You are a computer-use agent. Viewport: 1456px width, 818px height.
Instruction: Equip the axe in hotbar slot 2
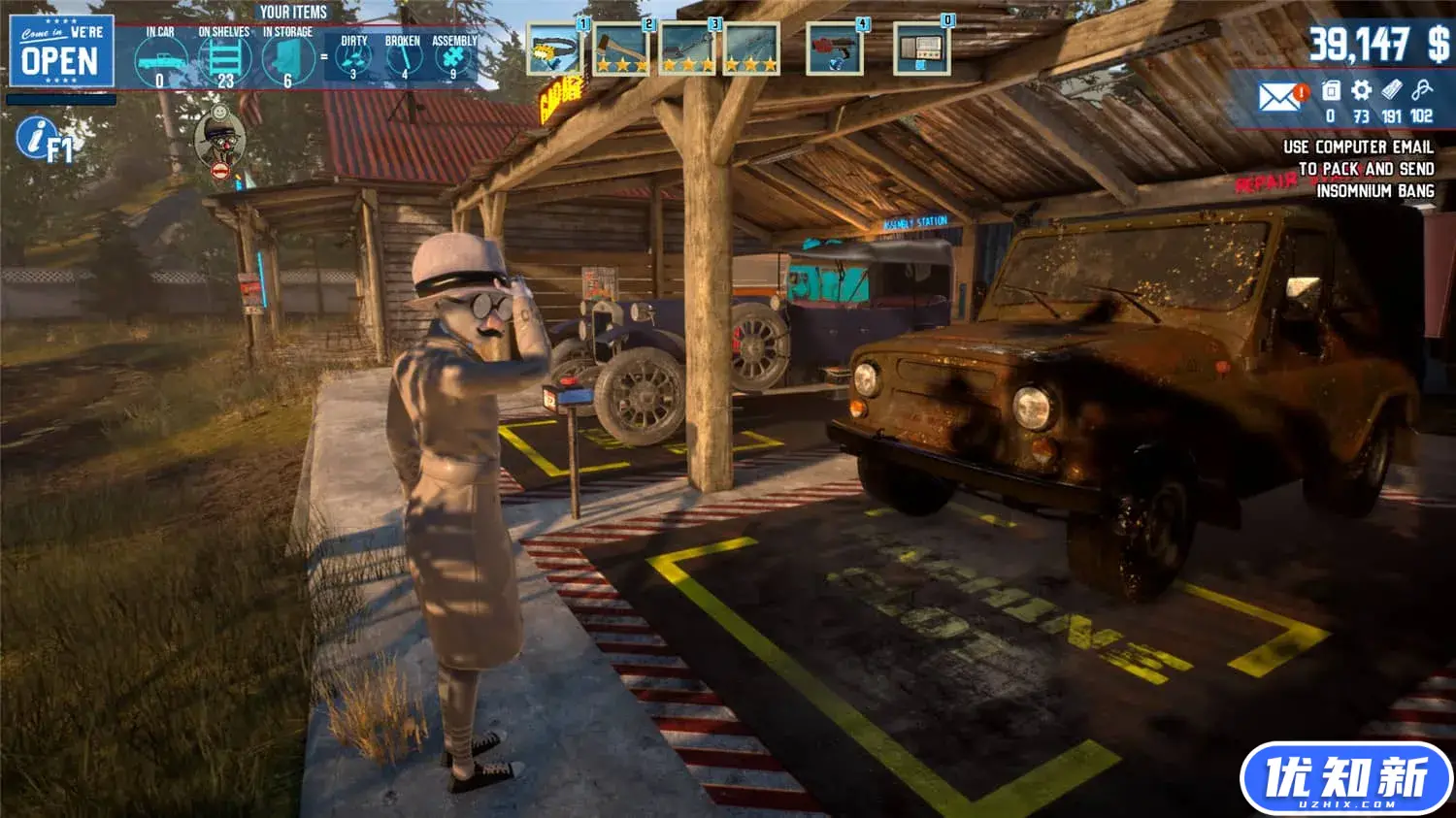[x=621, y=49]
